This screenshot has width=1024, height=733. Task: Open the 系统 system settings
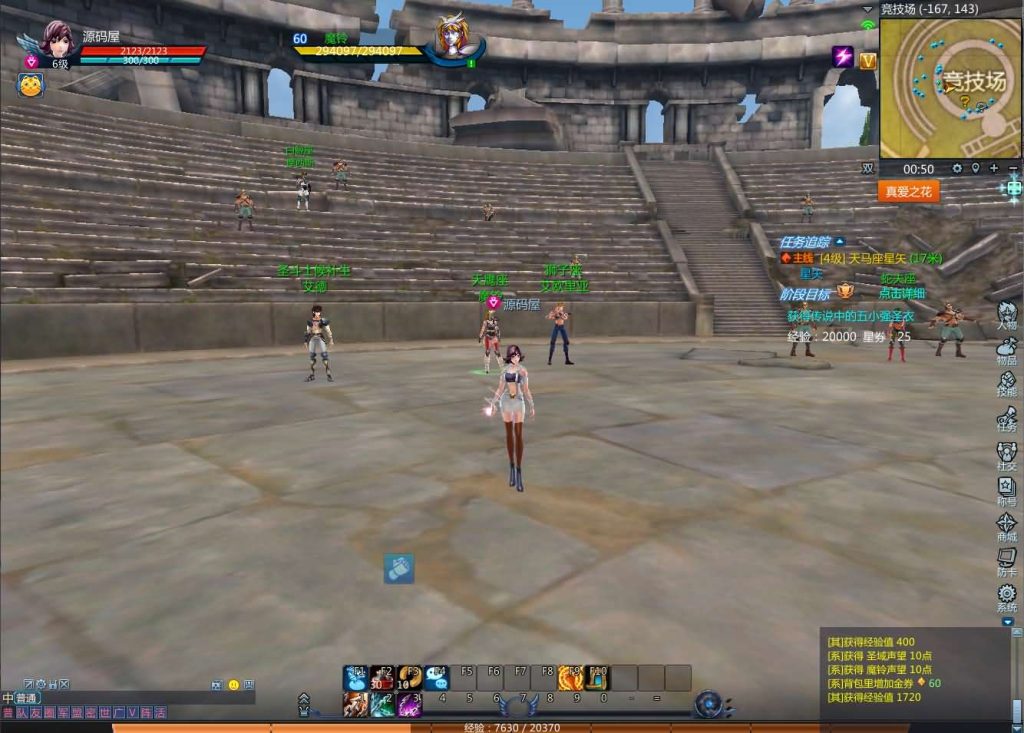point(1006,596)
